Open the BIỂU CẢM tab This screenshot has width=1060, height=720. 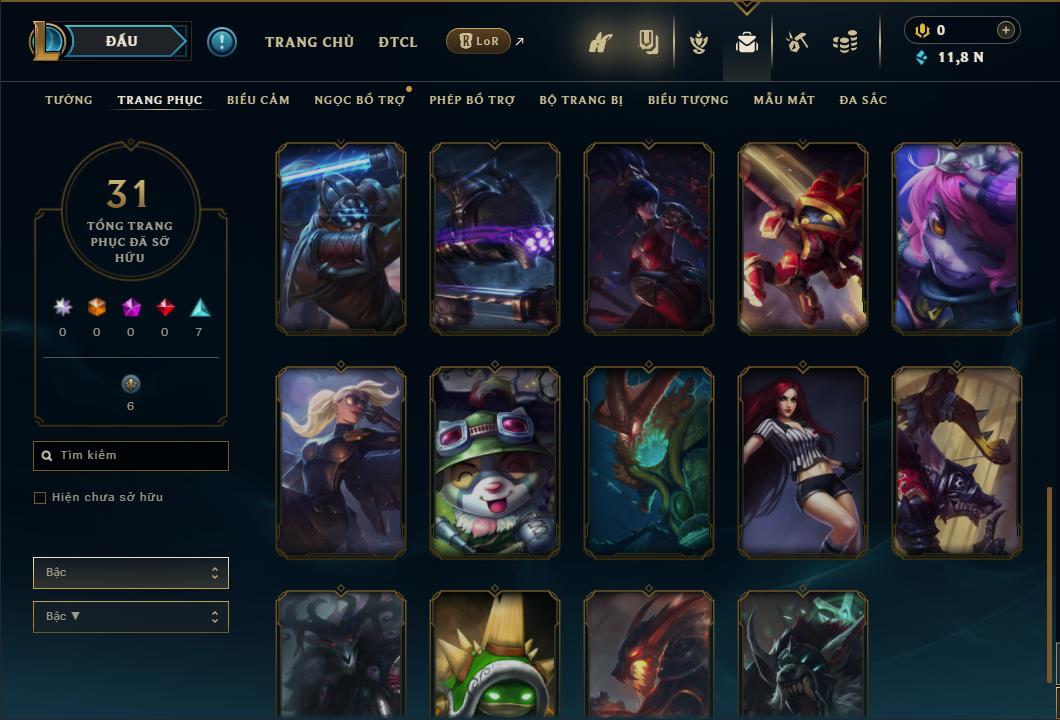[258, 100]
